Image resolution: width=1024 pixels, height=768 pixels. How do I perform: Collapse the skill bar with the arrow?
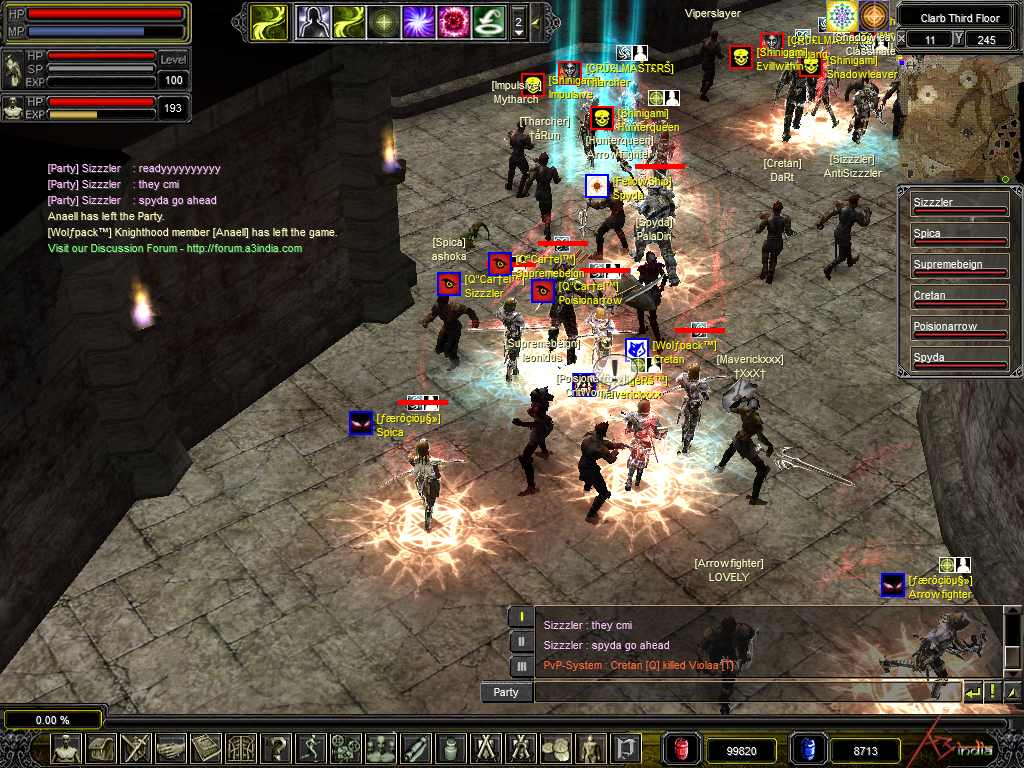pos(536,22)
